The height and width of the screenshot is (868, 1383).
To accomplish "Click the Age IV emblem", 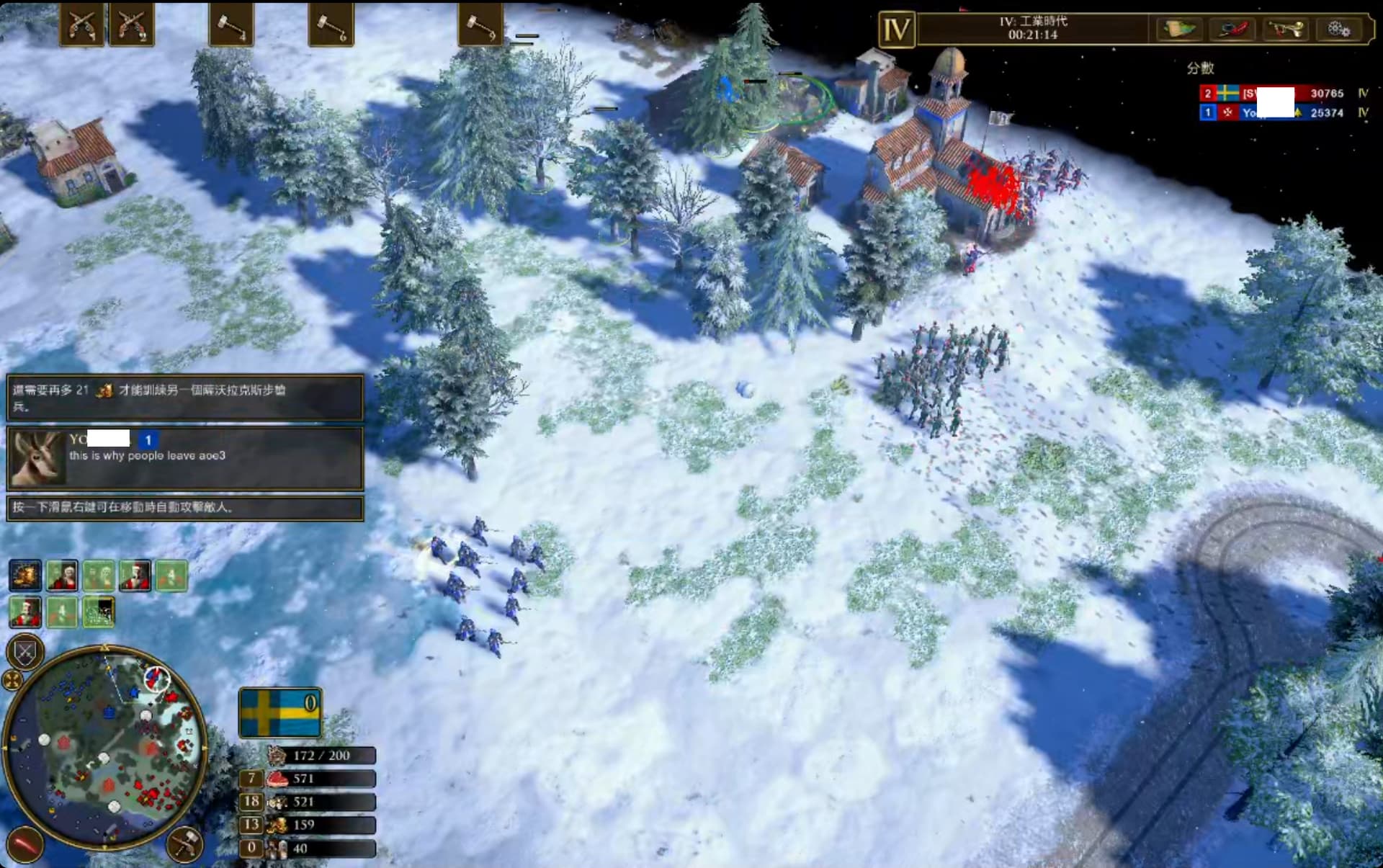I will tap(896, 30).
